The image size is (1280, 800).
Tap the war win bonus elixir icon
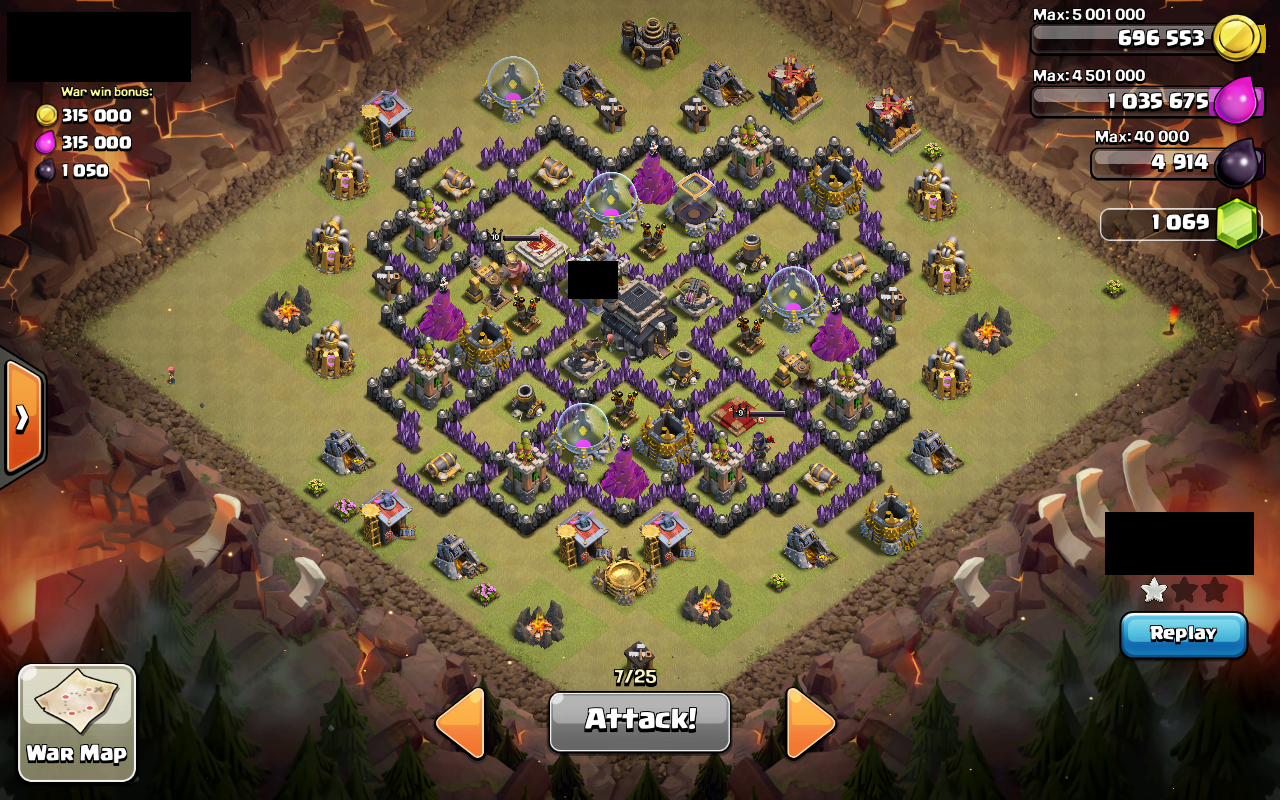44,143
